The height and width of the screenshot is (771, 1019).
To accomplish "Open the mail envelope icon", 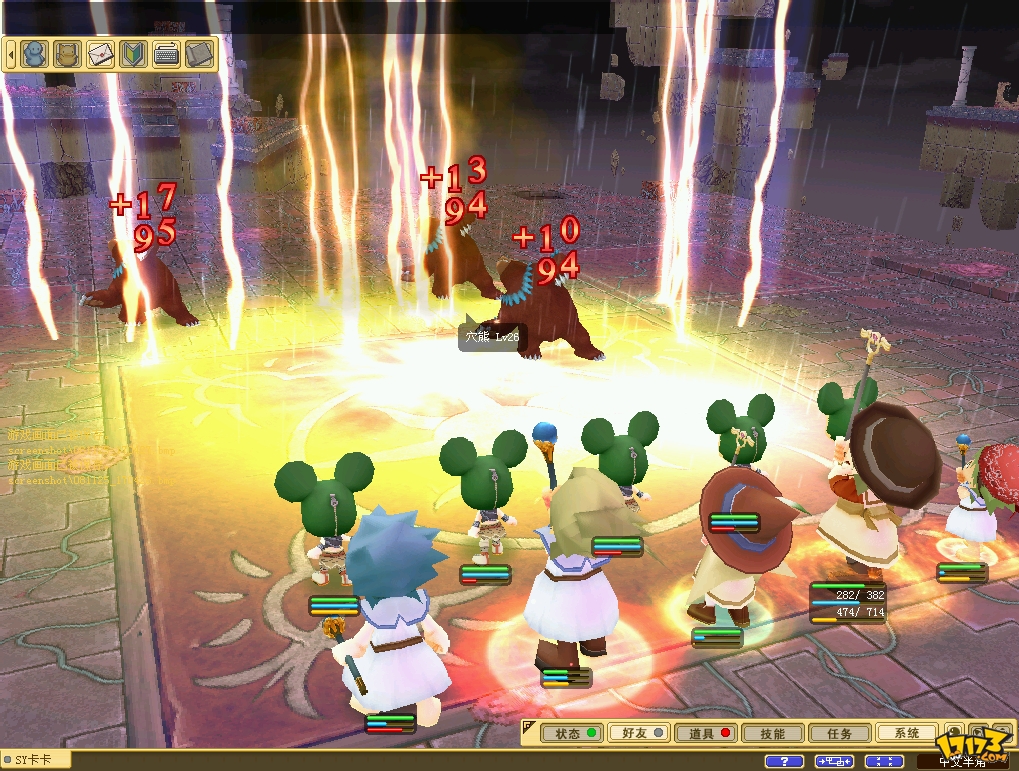I will pos(100,53).
